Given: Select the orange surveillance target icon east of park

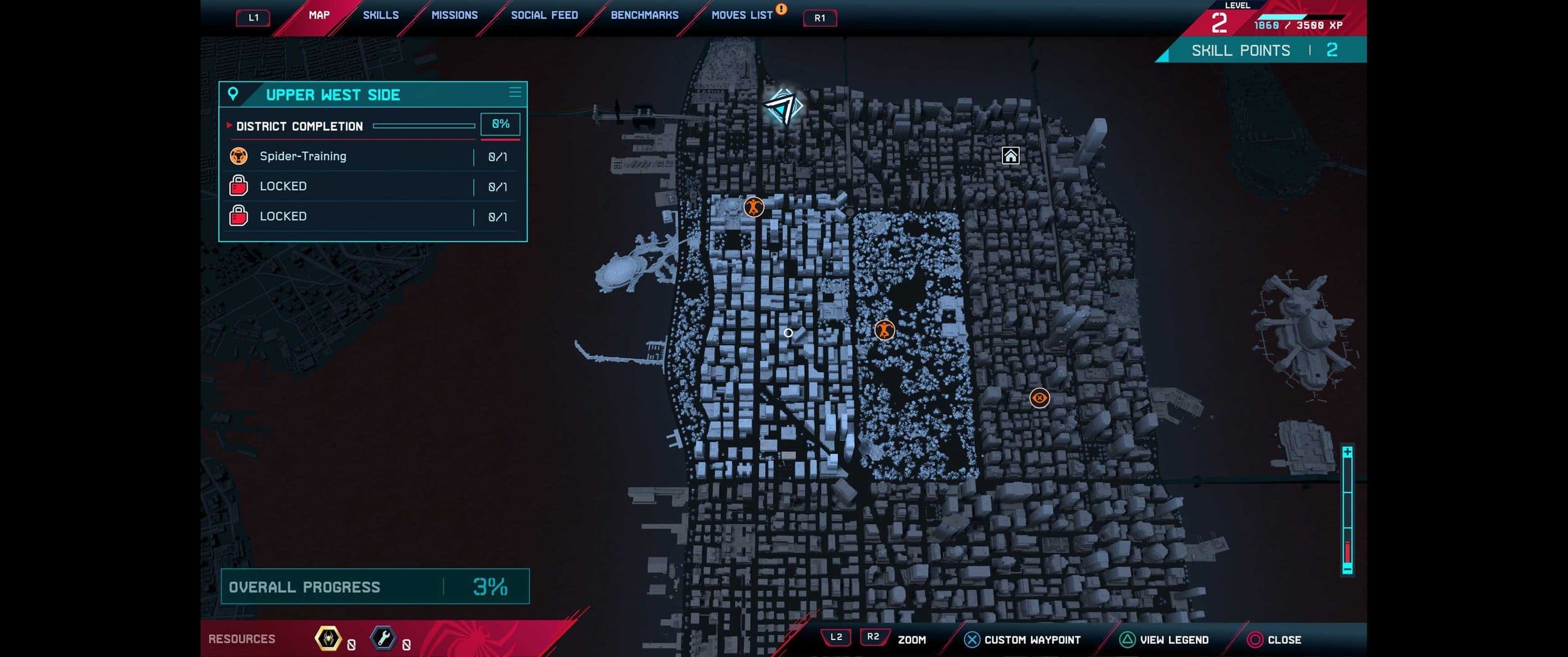Looking at the screenshot, I should (x=1039, y=398).
